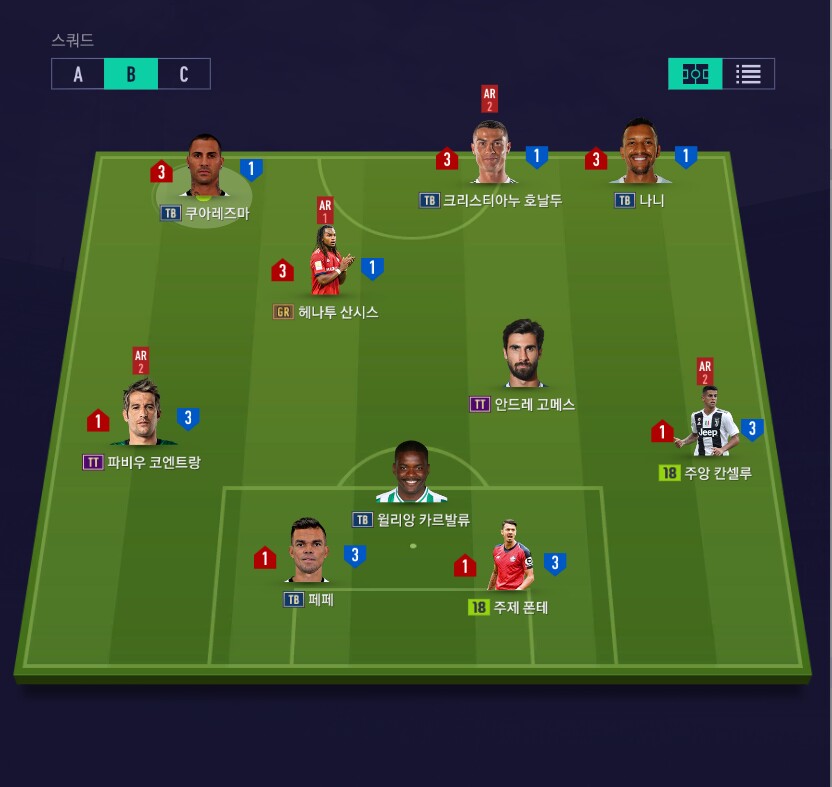The height and width of the screenshot is (787, 832).
Task: Select right back 주앙 칸셀루
Action: (706, 422)
